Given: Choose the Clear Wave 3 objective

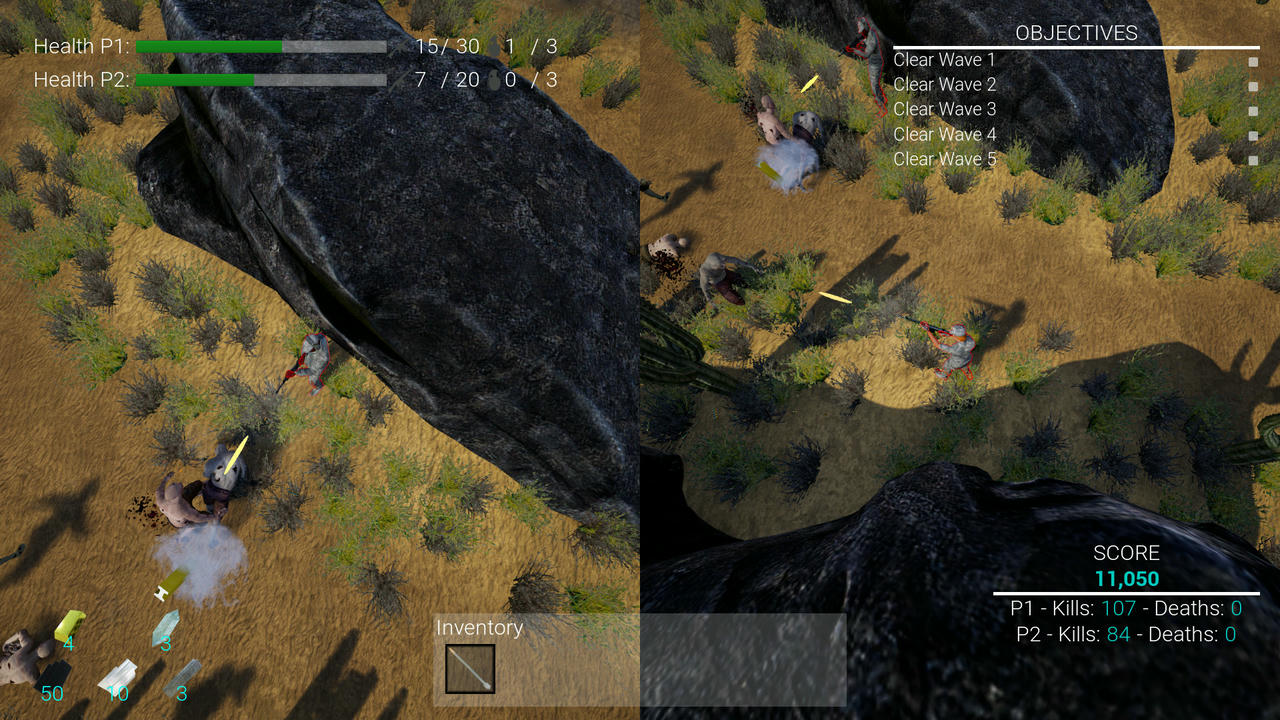Looking at the screenshot, I should tap(944, 109).
